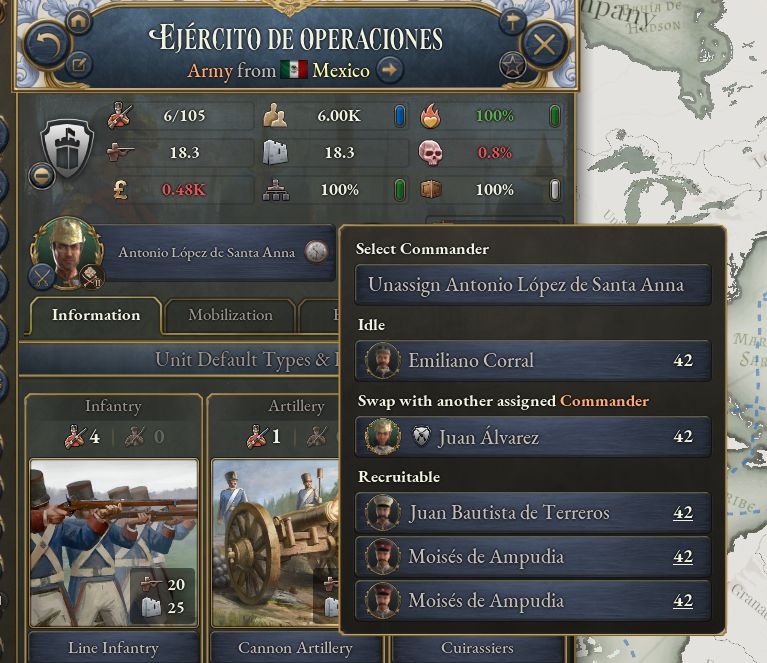Image resolution: width=767 pixels, height=663 pixels.
Task: Choose the Line Infantry unit type
Action: (113, 648)
